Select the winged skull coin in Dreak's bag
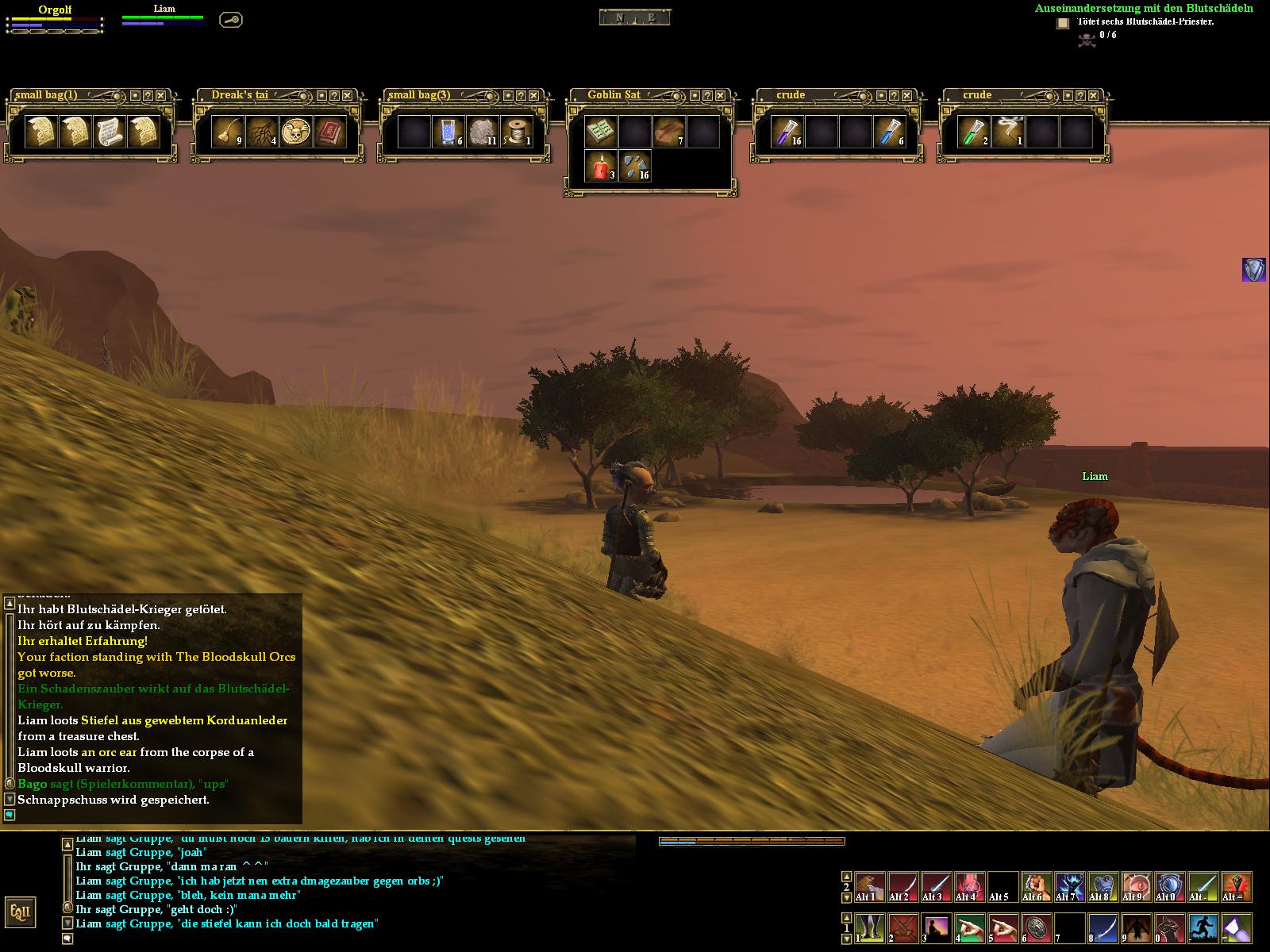1270x952 pixels. (295, 132)
